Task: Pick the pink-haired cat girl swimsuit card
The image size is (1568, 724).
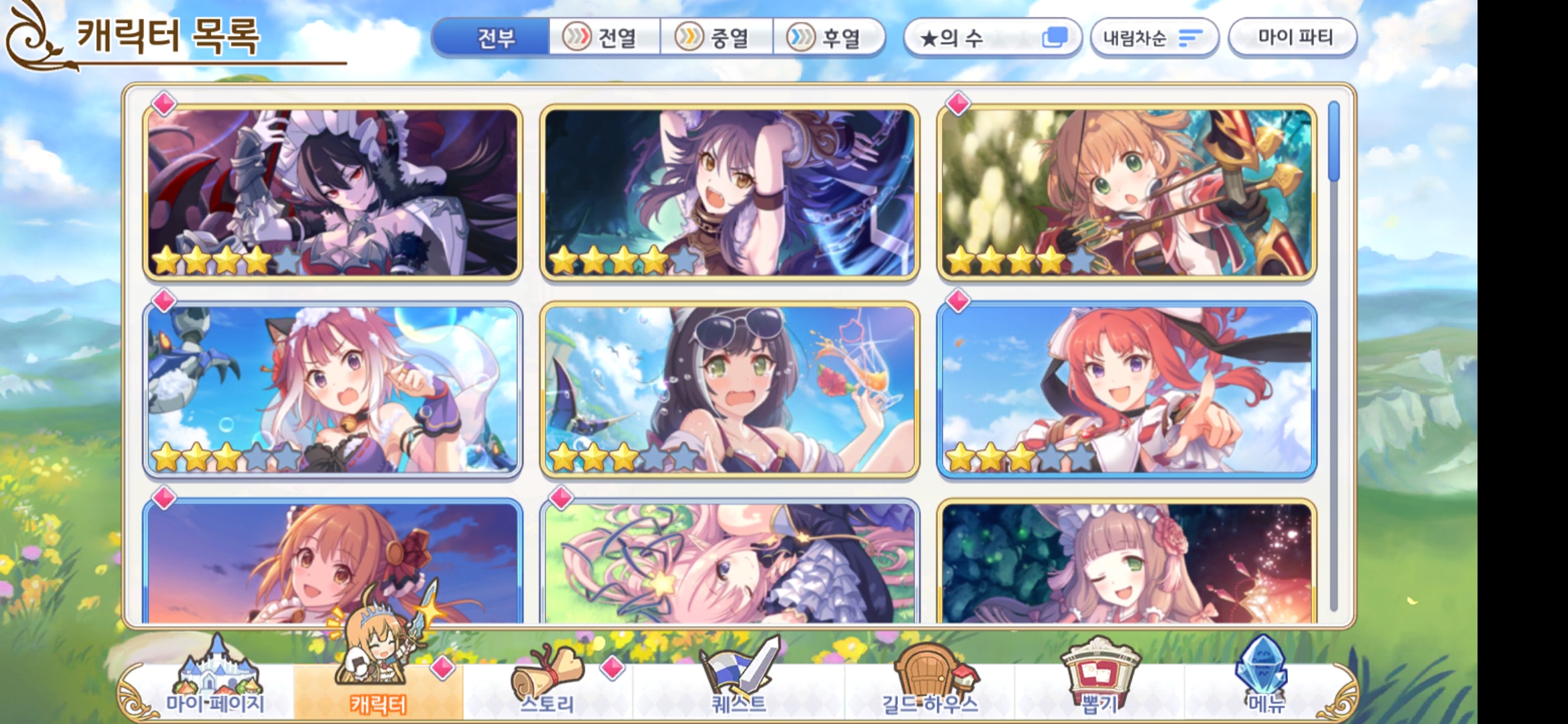Action: point(333,389)
